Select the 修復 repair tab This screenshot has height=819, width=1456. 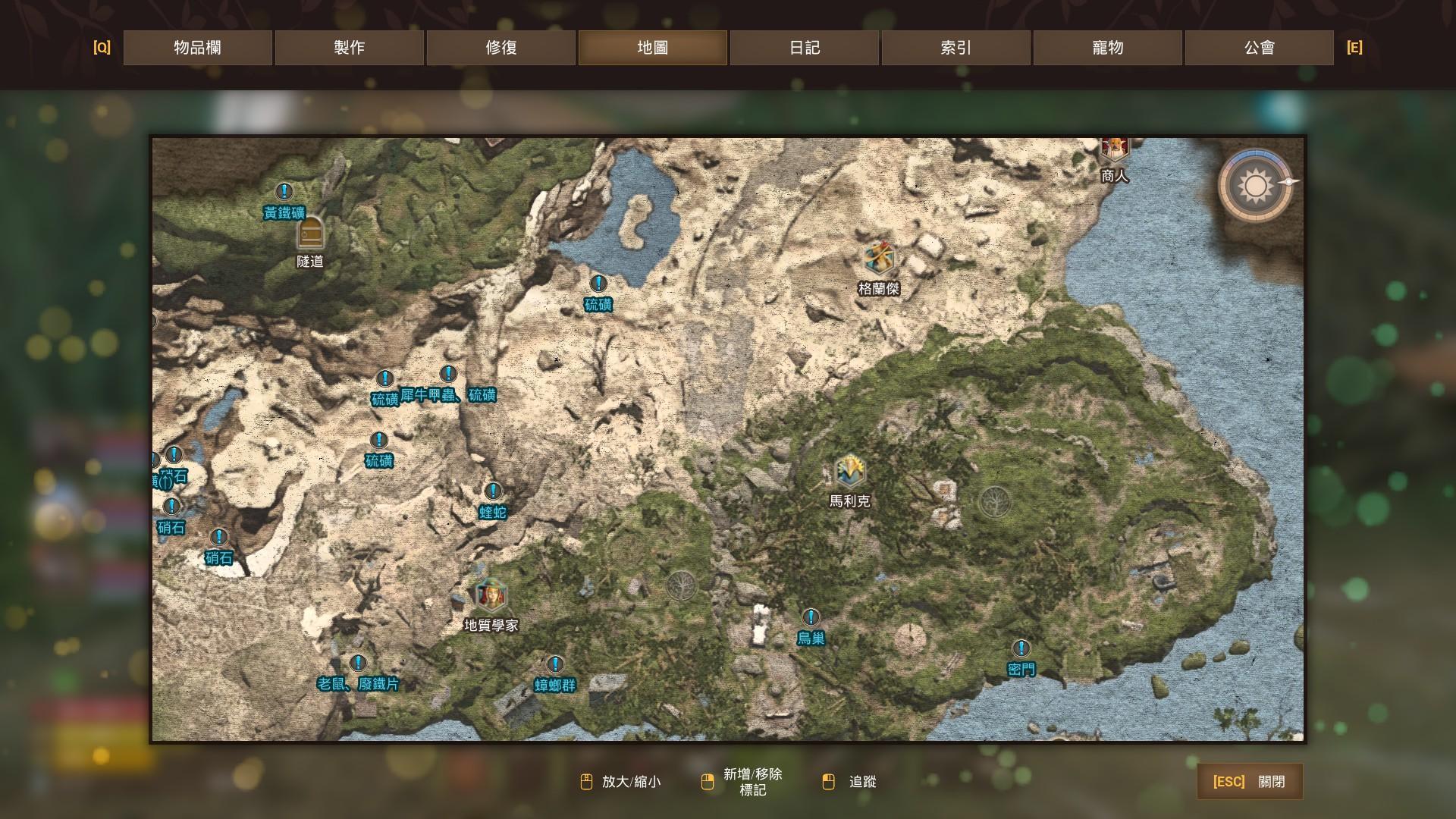point(500,48)
